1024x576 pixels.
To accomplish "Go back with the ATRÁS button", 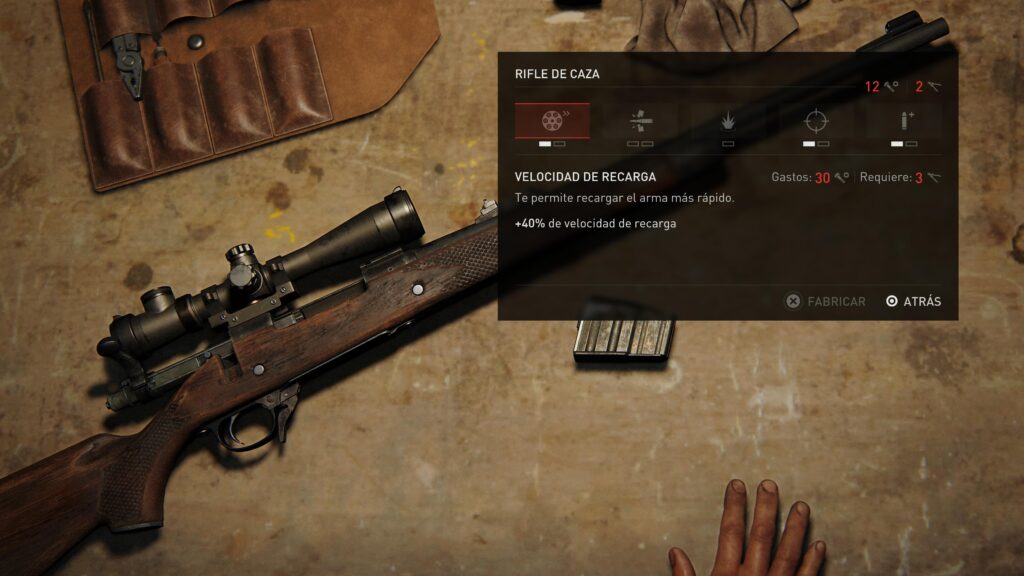I will pos(913,301).
